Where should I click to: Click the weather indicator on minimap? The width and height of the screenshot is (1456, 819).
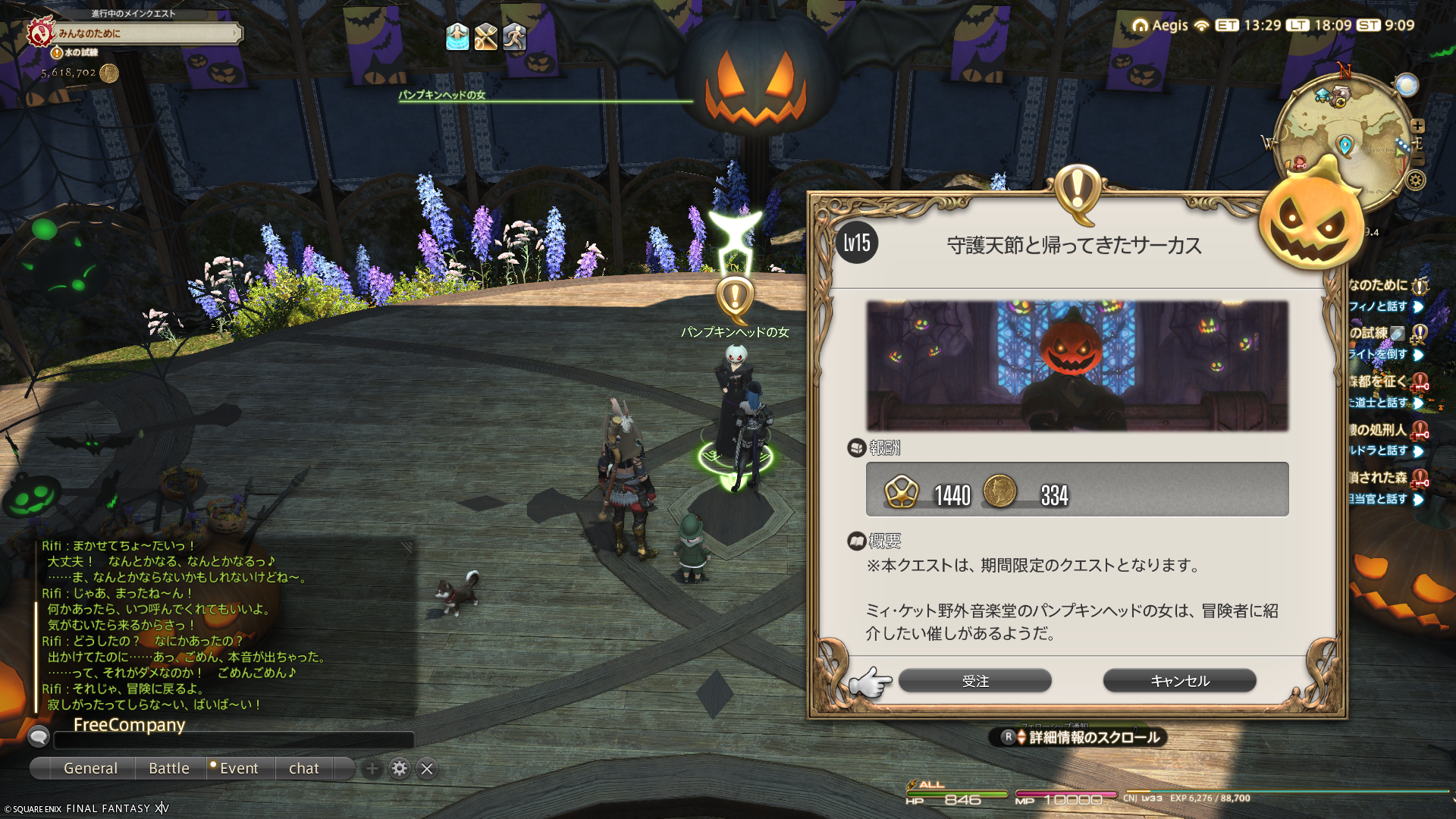point(1407,85)
